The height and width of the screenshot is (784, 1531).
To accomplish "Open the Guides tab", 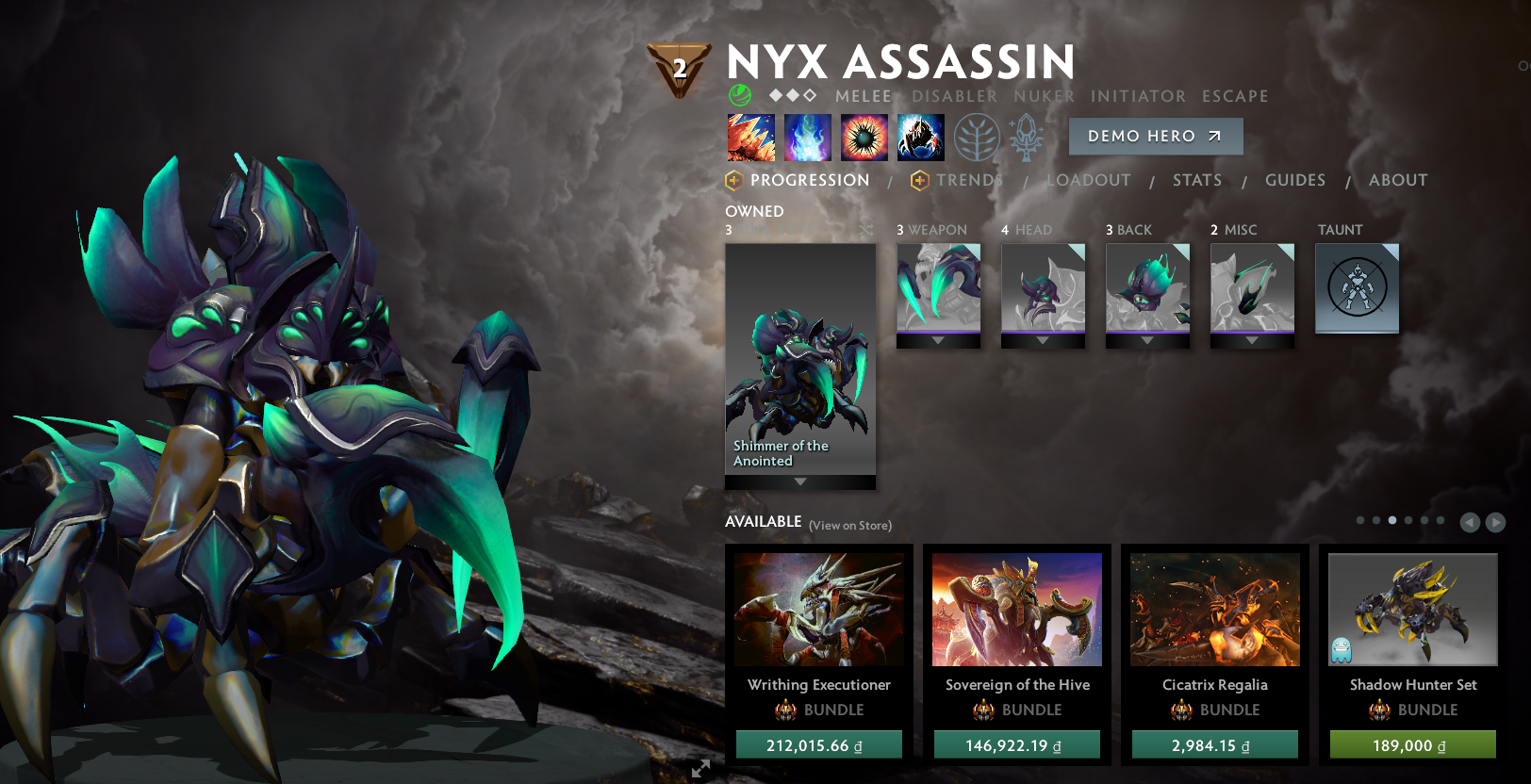I will tap(1295, 180).
